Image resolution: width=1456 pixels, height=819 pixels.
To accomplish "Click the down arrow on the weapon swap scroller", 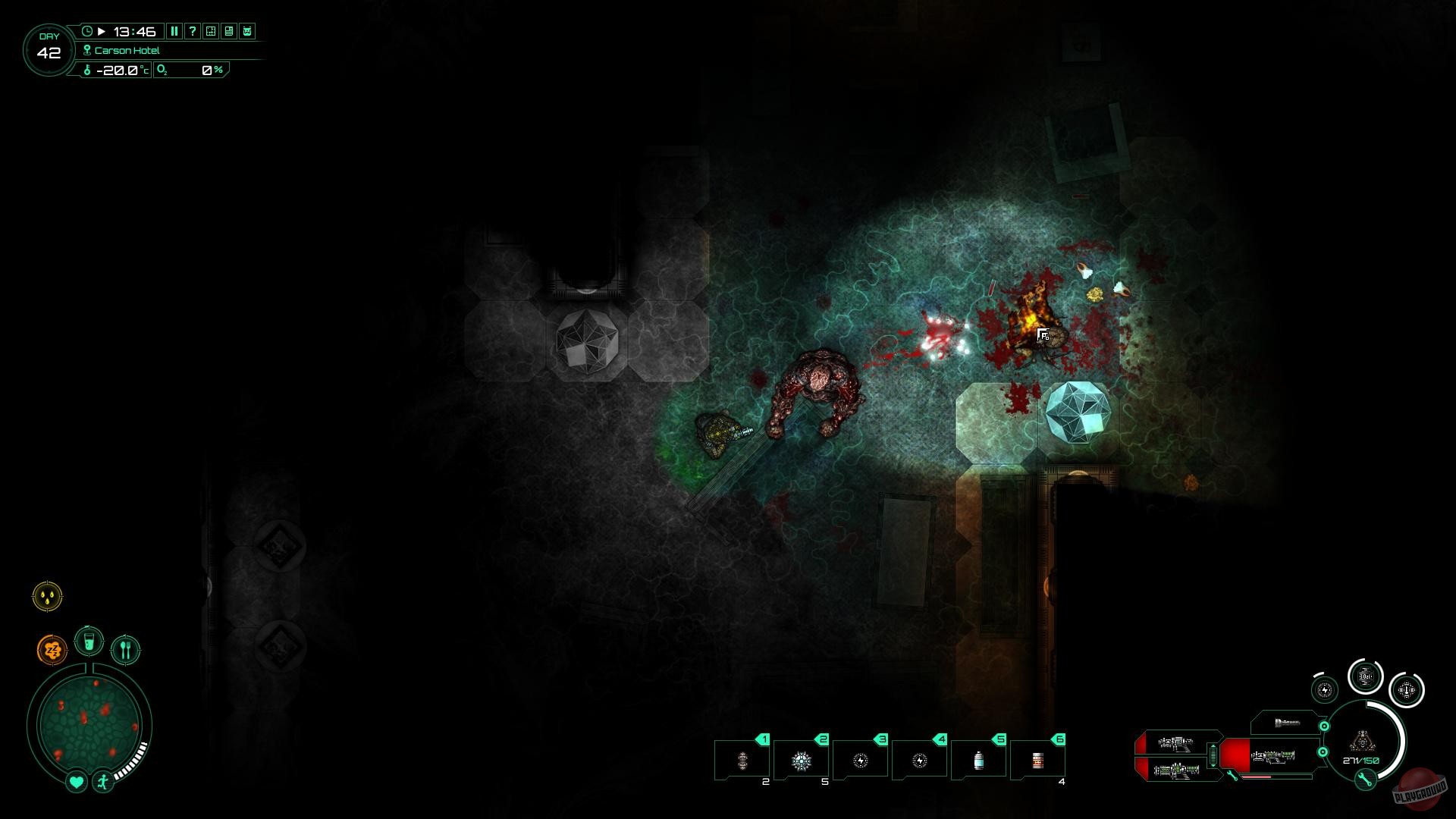I will click(x=1213, y=765).
